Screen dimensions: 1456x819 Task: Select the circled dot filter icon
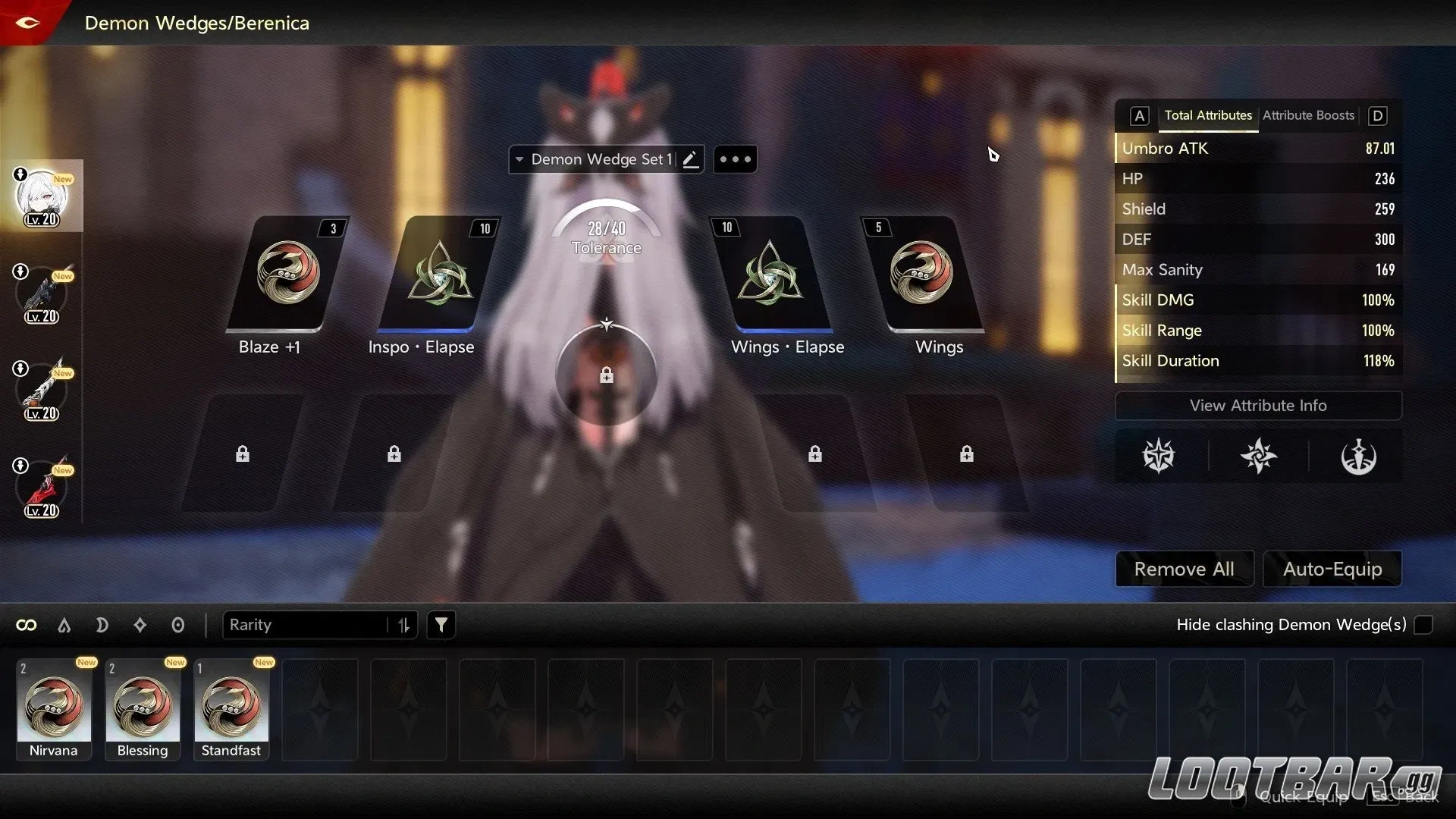point(178,625)
